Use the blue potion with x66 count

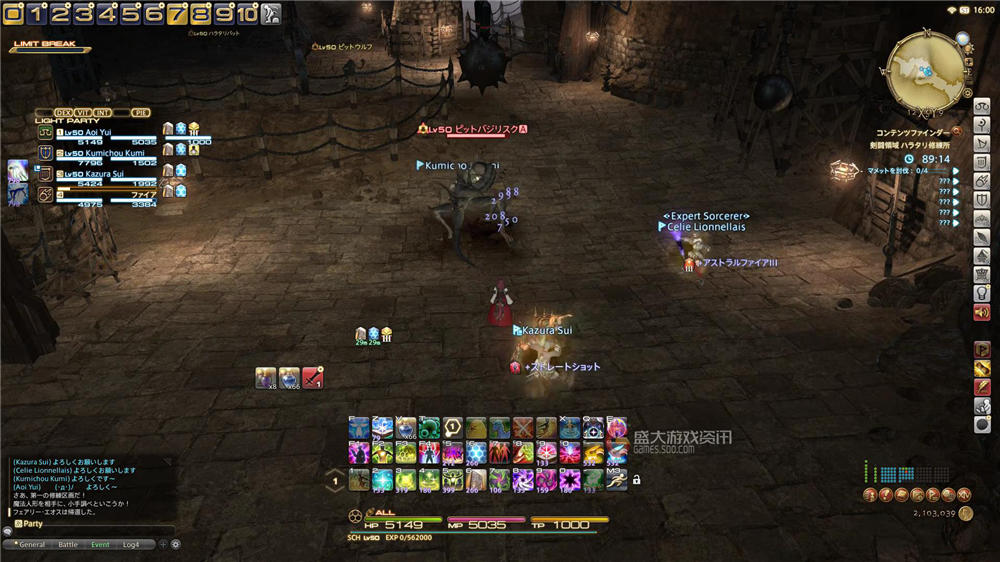click(289, 377)
